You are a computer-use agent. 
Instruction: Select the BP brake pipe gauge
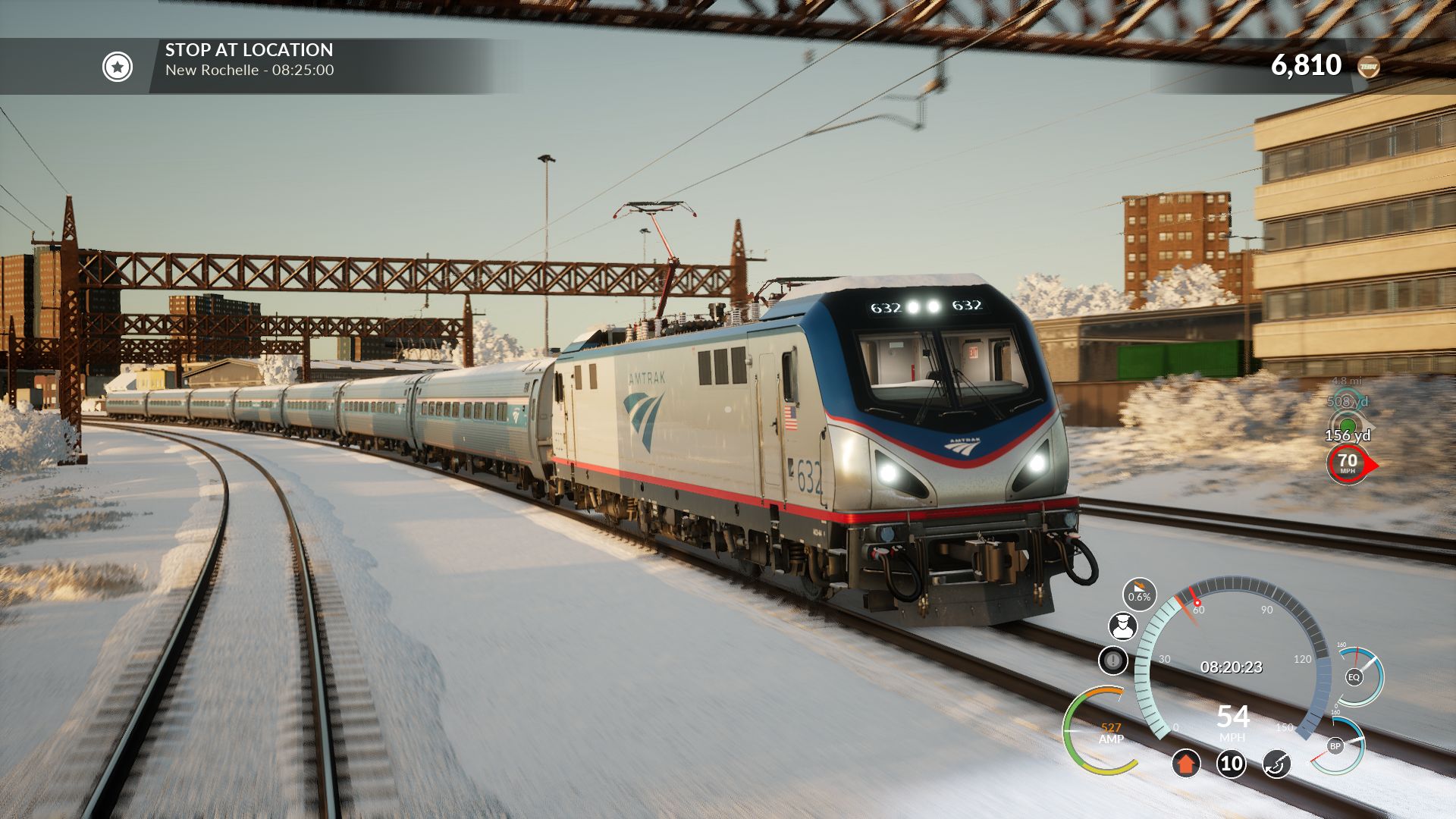(x=1336, y=745)
